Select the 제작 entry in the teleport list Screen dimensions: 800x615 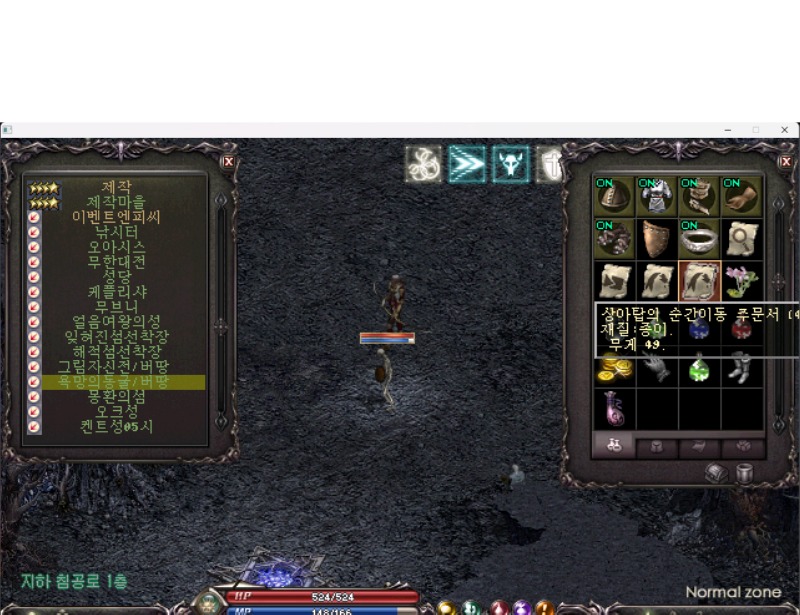point(116,187)
